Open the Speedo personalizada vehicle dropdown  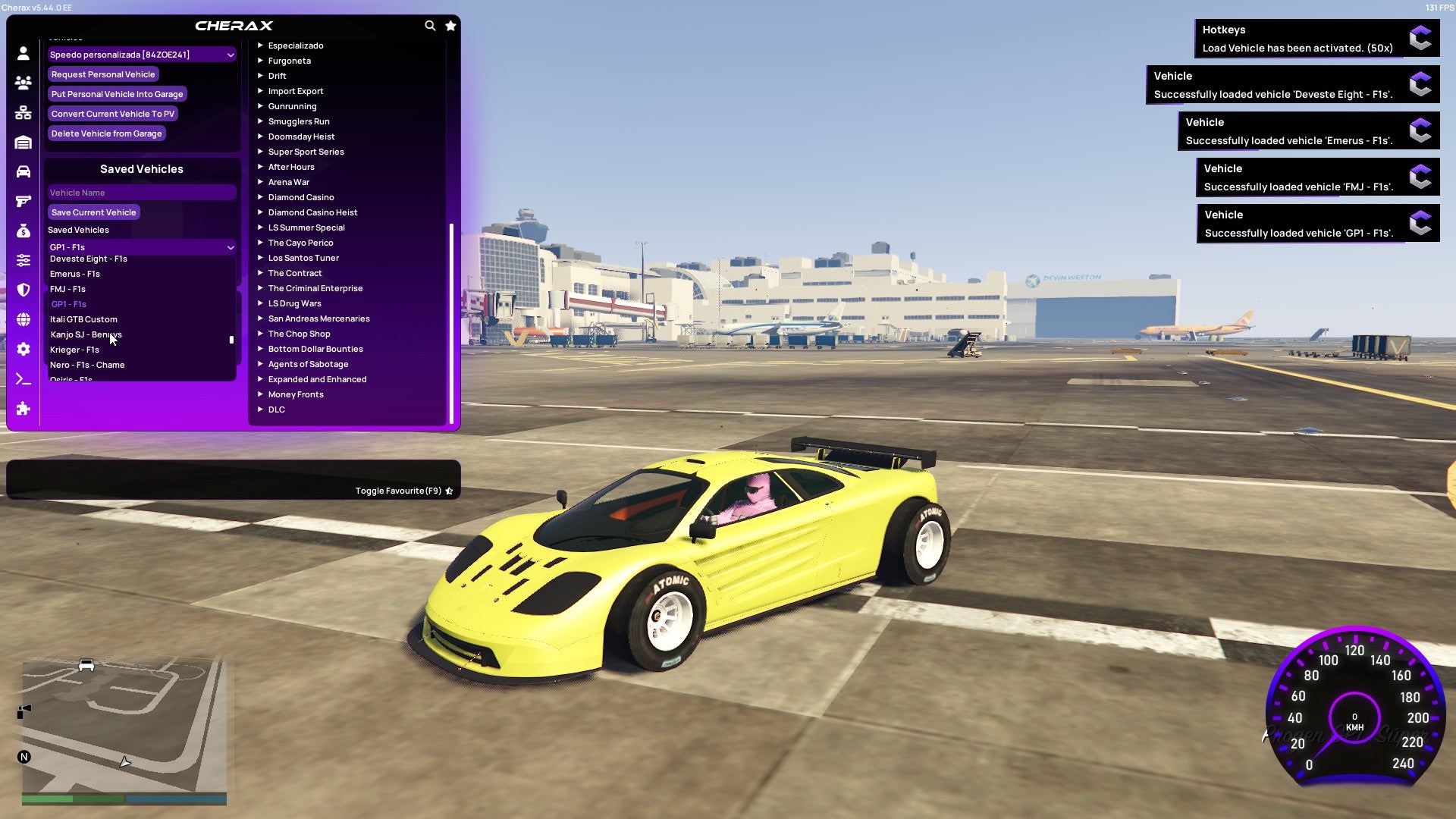141,54
